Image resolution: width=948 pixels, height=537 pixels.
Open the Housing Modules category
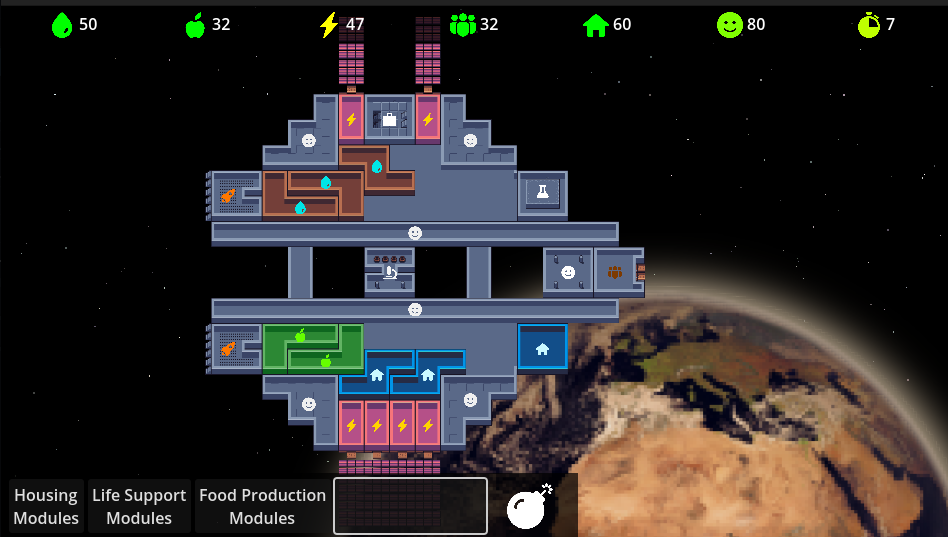pos(46,506)
